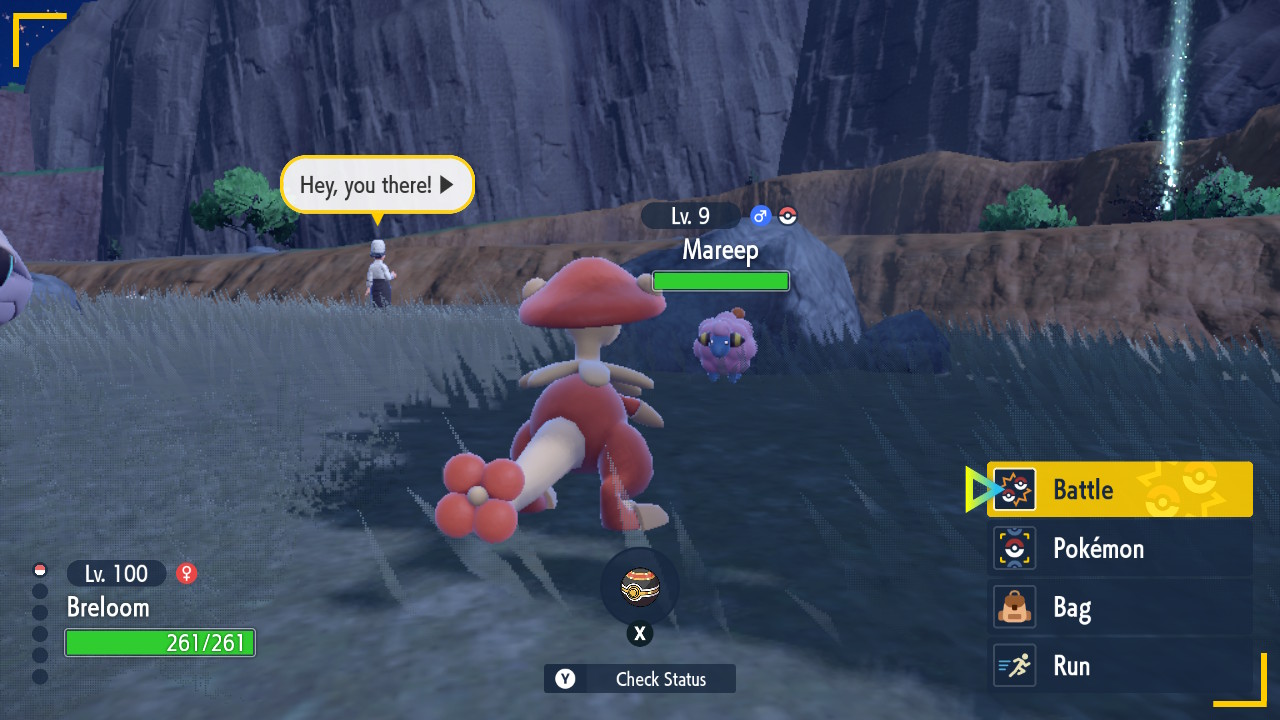Advance the "Hey, you there!" speech bubble
This screenshot has width=1280, height=720.
(377, 185)
